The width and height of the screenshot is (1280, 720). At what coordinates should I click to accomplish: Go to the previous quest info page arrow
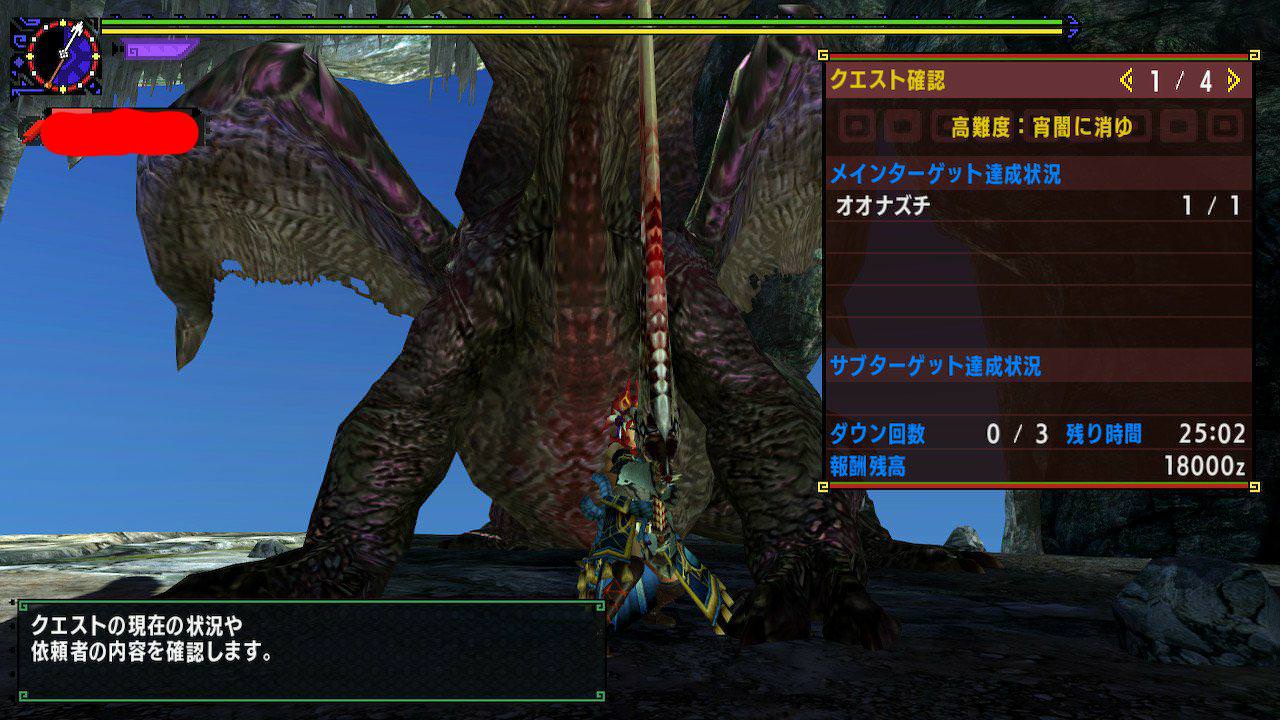(1127, 81)
